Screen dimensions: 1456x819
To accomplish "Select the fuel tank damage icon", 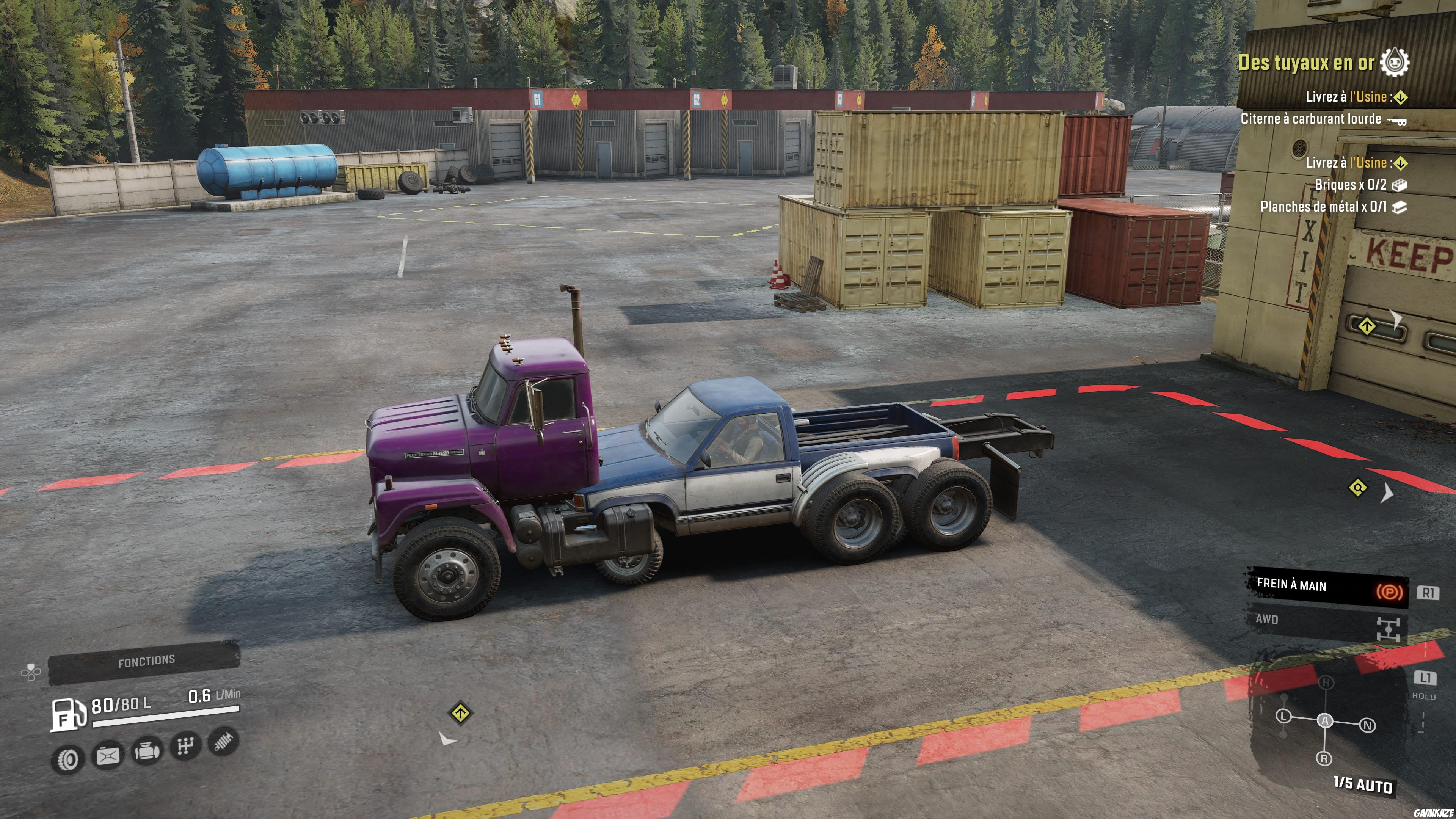I will pyautogui.click(x=108, y=755).
